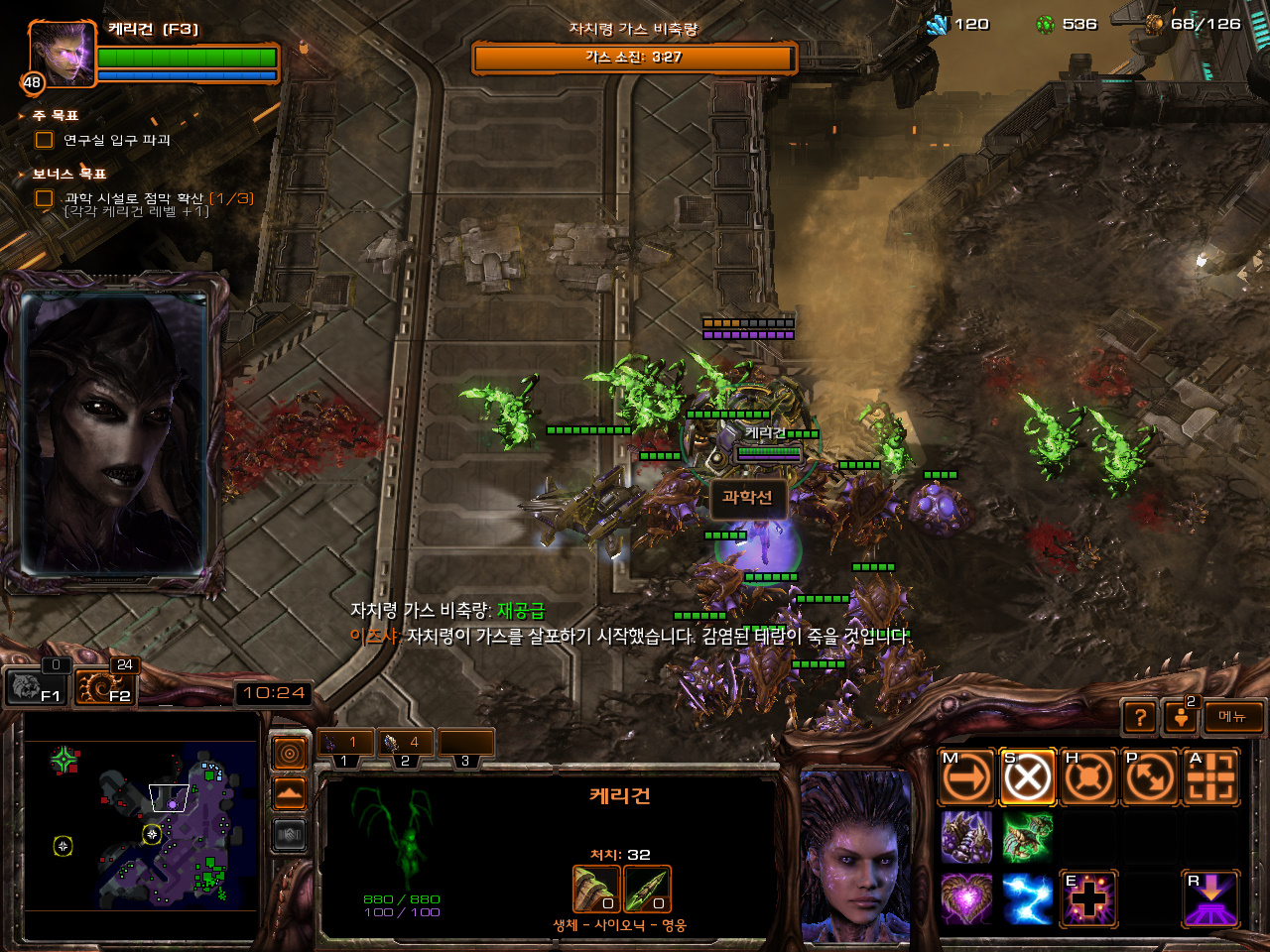This screenshot has height=952, width=1270.
Task: Open the help question mark button
Action: 1141,717
